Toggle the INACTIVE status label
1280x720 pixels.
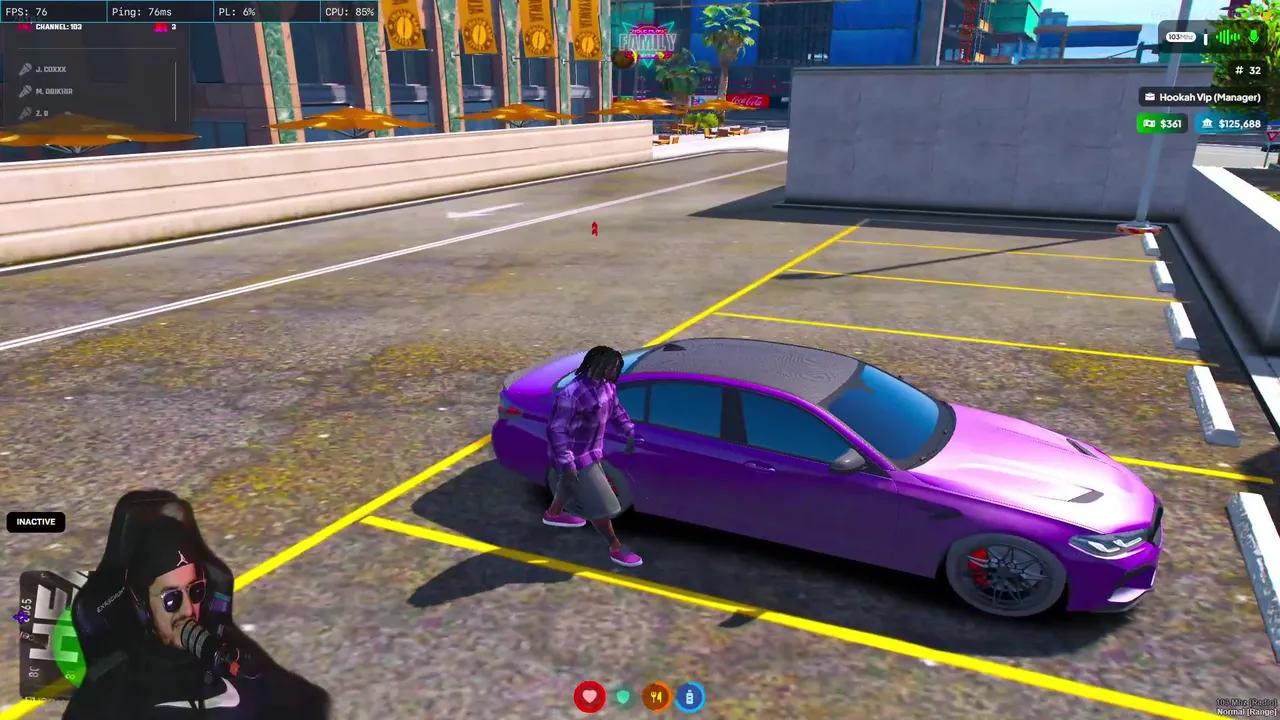click(36, 521)
